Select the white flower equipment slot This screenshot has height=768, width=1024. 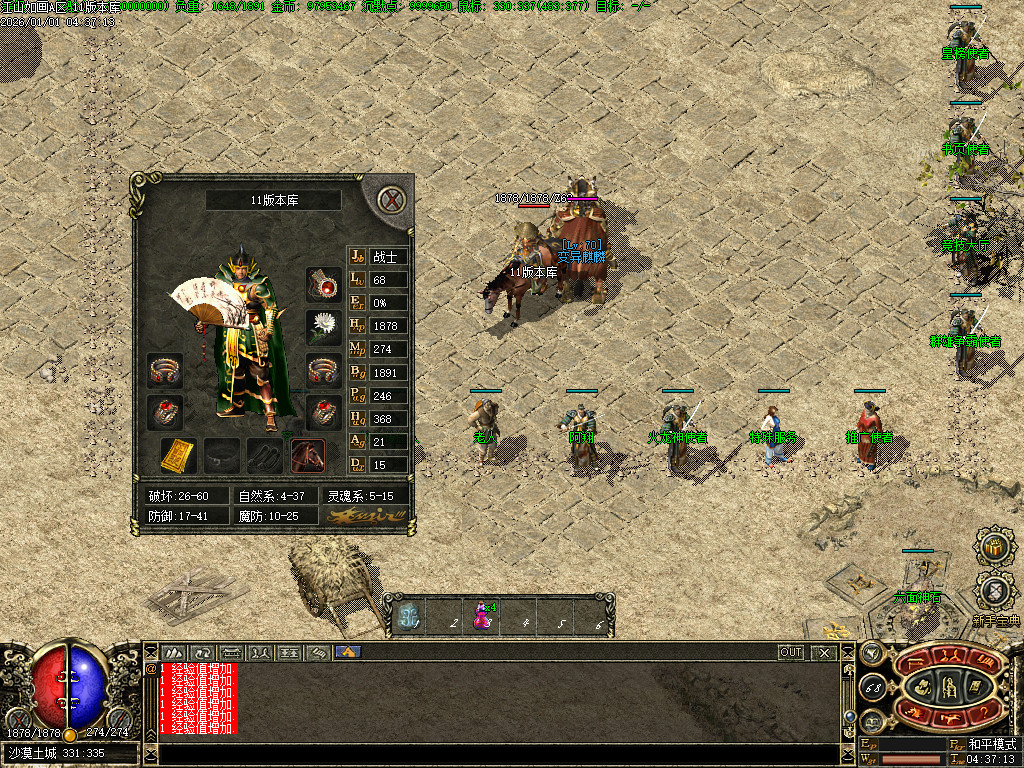[323, 327]
